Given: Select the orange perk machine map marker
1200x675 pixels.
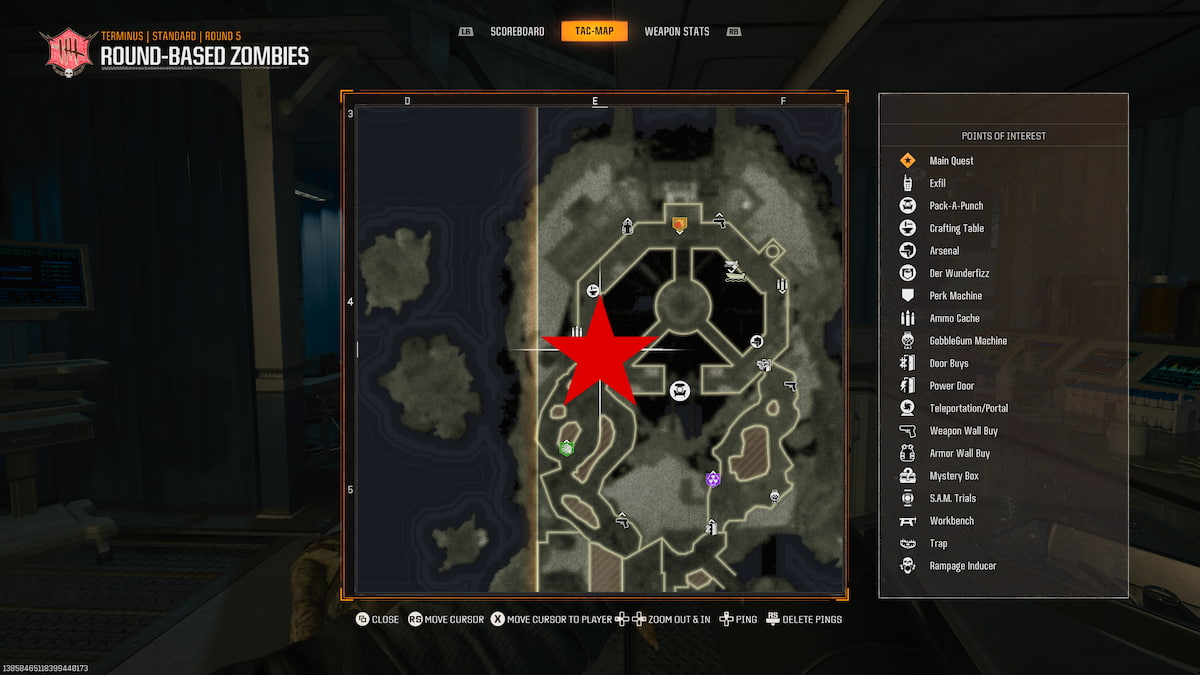Looking at the screenshot, I should (x=679, y=225).
